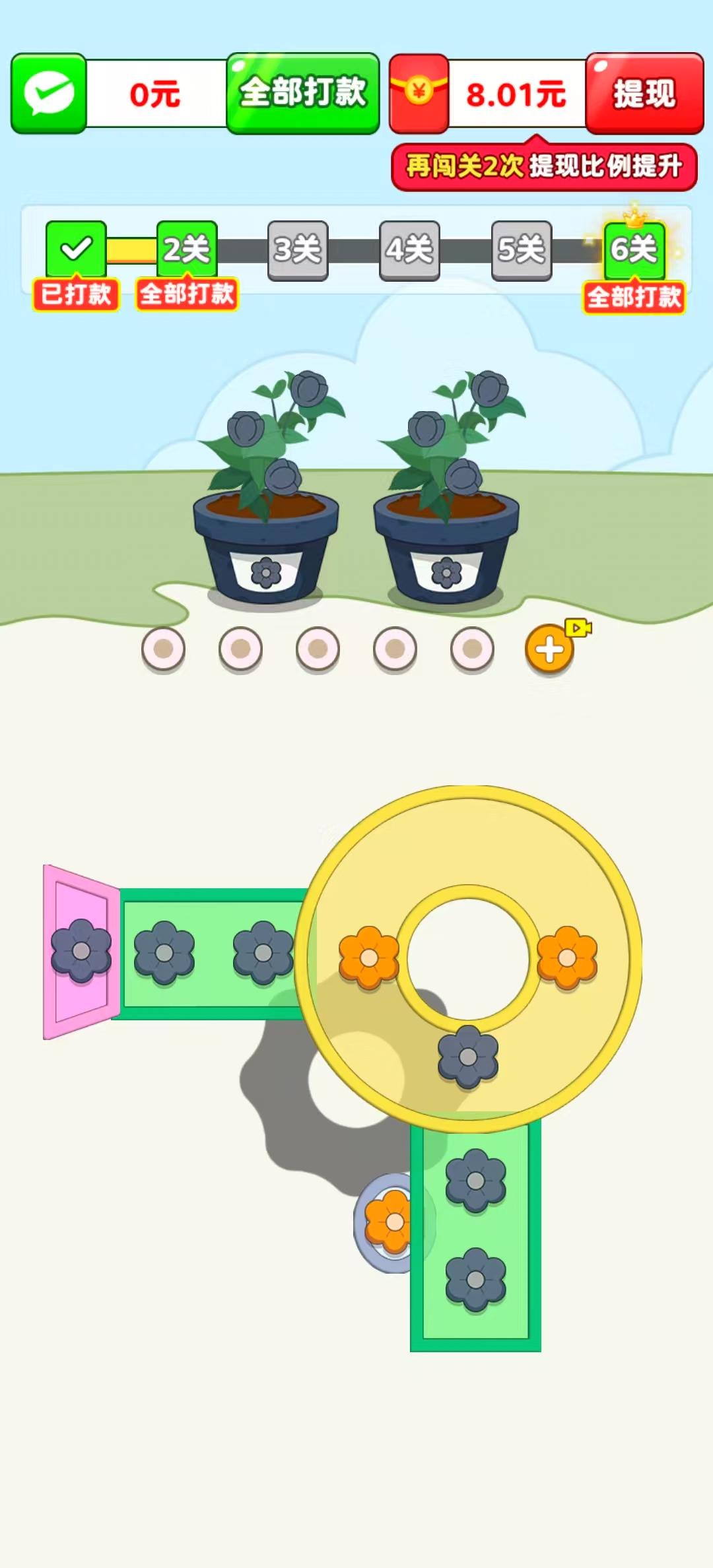The width and height of the screenshot is (713, 1568).
Task: Tap the gray flower screw on yellow ring
Action: (x=468, y=1057)
